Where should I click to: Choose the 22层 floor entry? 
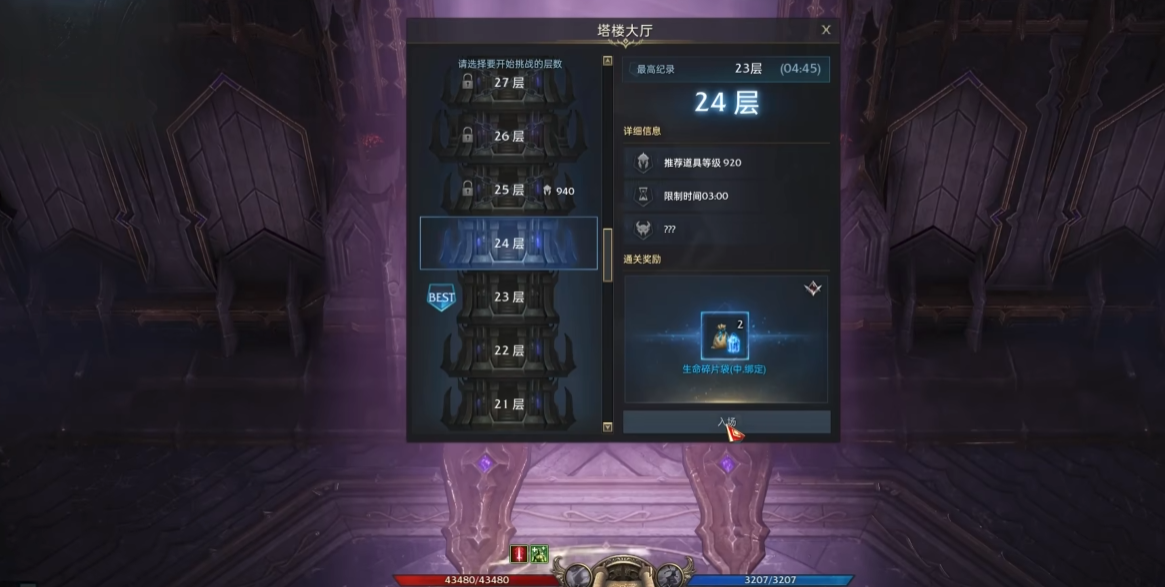[509, 351]
